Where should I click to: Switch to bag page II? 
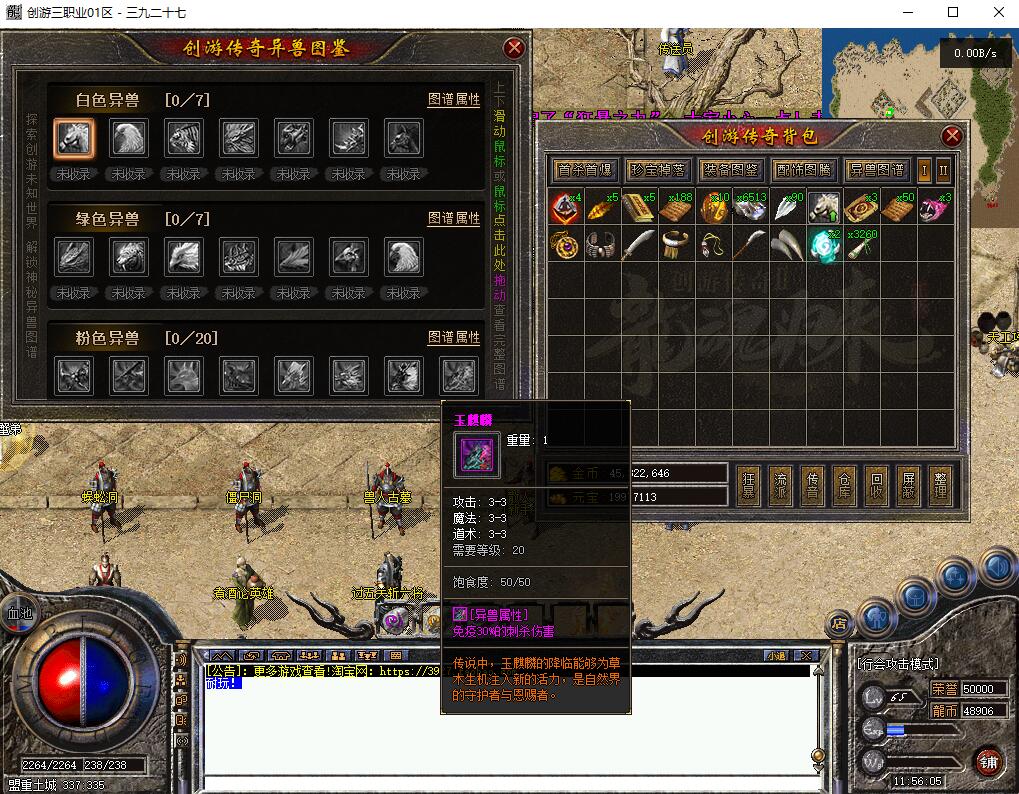942,170
